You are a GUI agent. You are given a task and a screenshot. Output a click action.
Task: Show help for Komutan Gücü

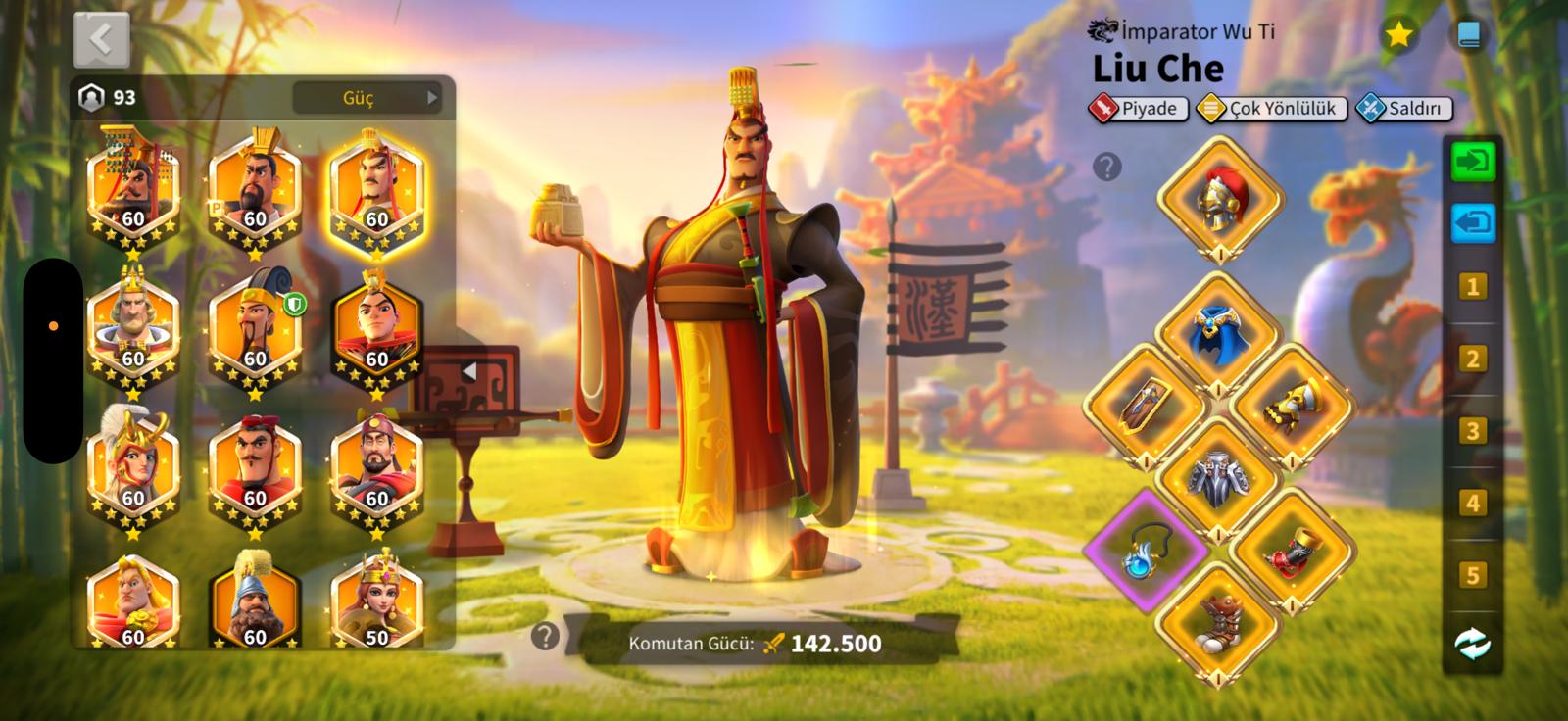[545, 638]
